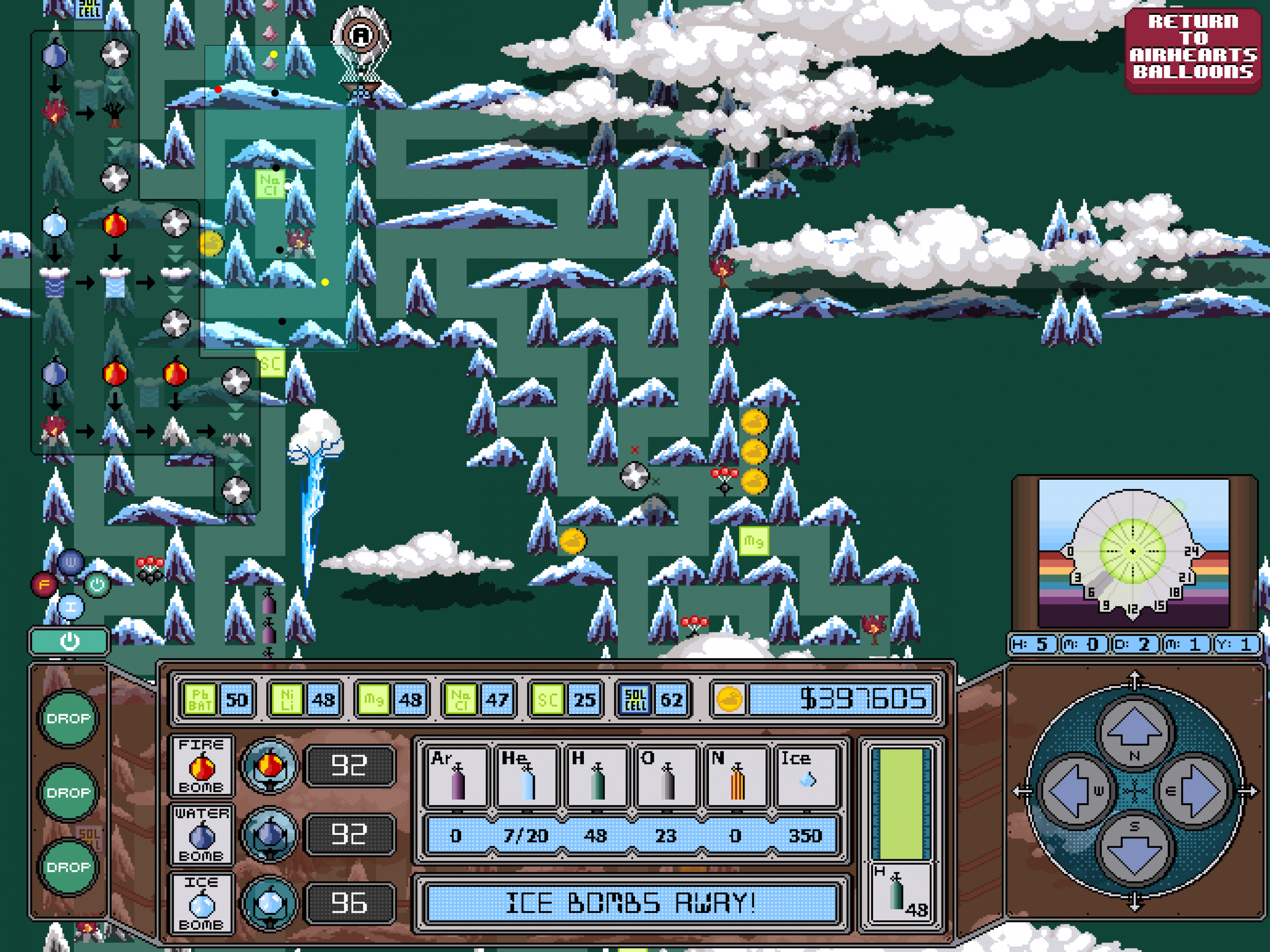
Task: Click the Sol Cell resource icon
Action: 635,699
